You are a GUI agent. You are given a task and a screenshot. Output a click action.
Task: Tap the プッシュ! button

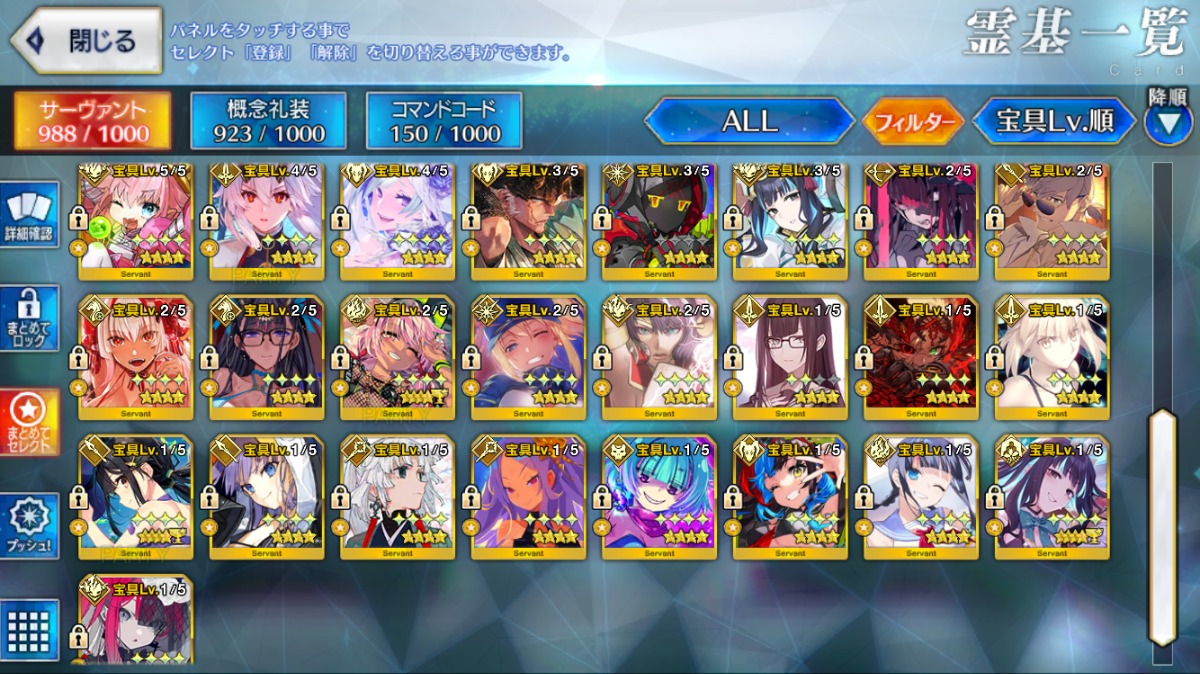30,526
